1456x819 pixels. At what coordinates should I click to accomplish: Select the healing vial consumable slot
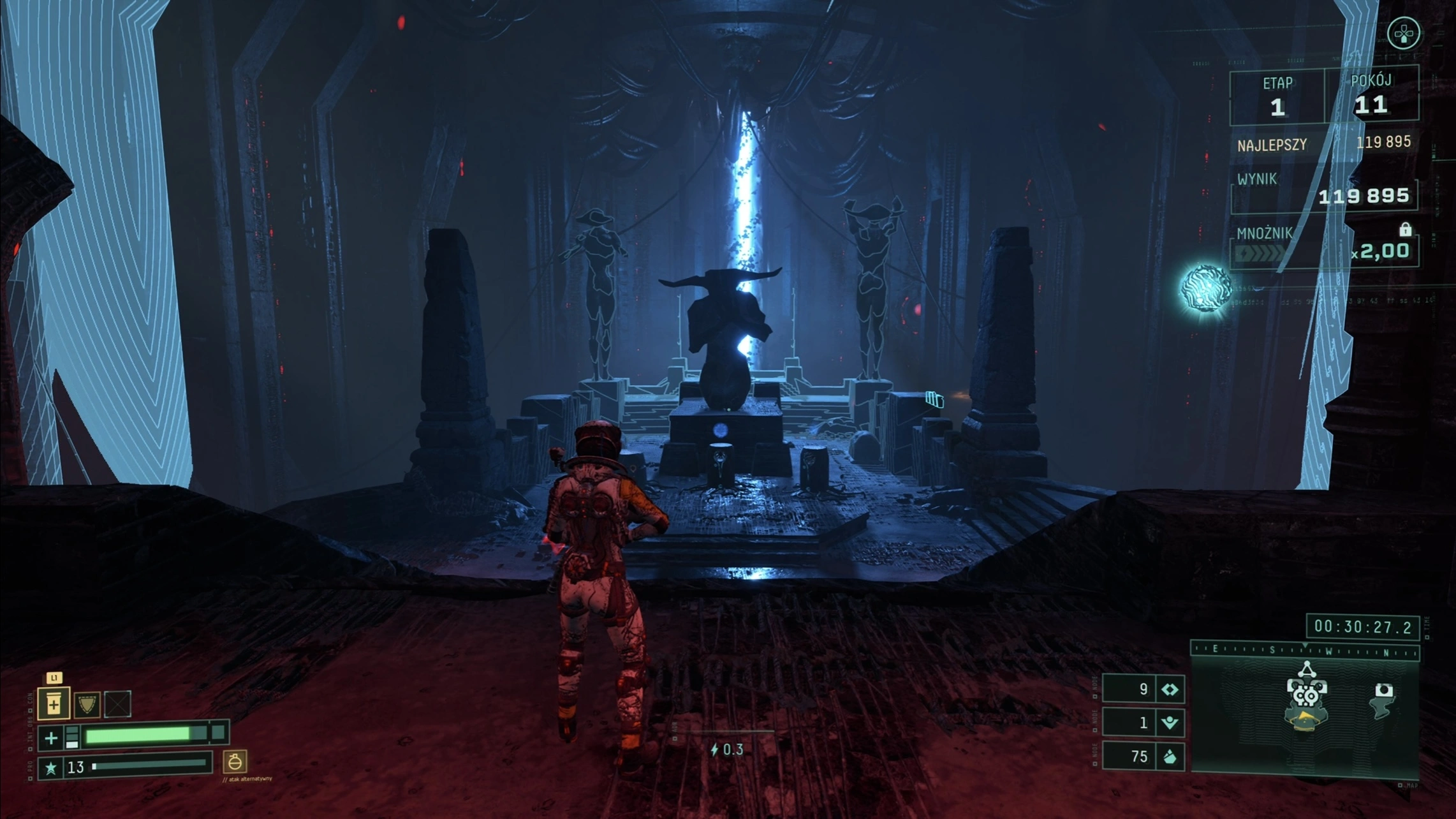(54, 704)
